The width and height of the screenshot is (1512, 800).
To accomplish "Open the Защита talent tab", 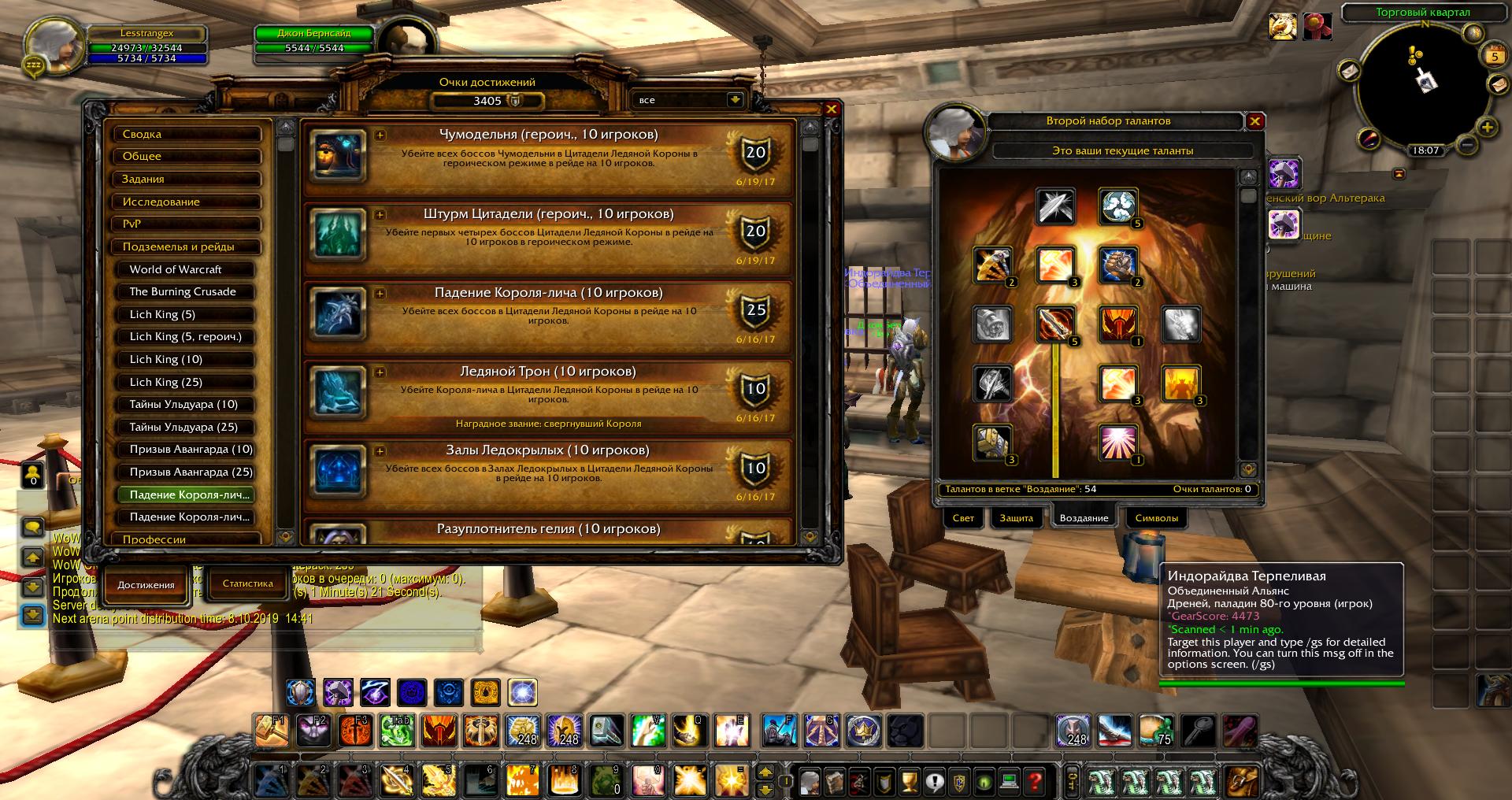I will 1016,518.
